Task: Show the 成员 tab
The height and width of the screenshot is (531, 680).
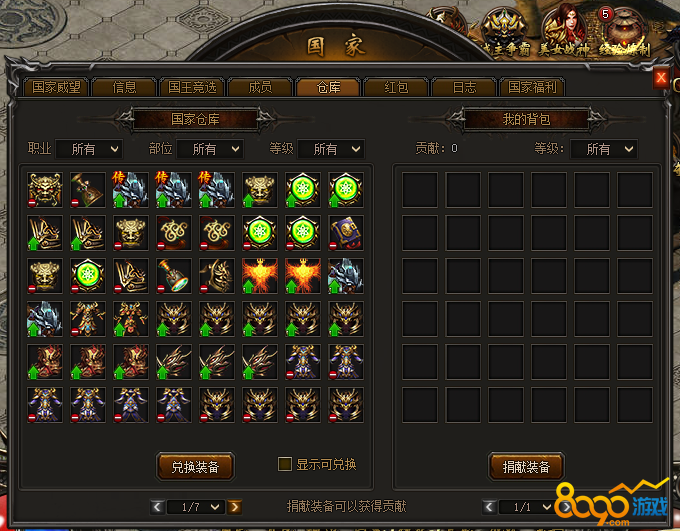Action: tap(260, 87)
